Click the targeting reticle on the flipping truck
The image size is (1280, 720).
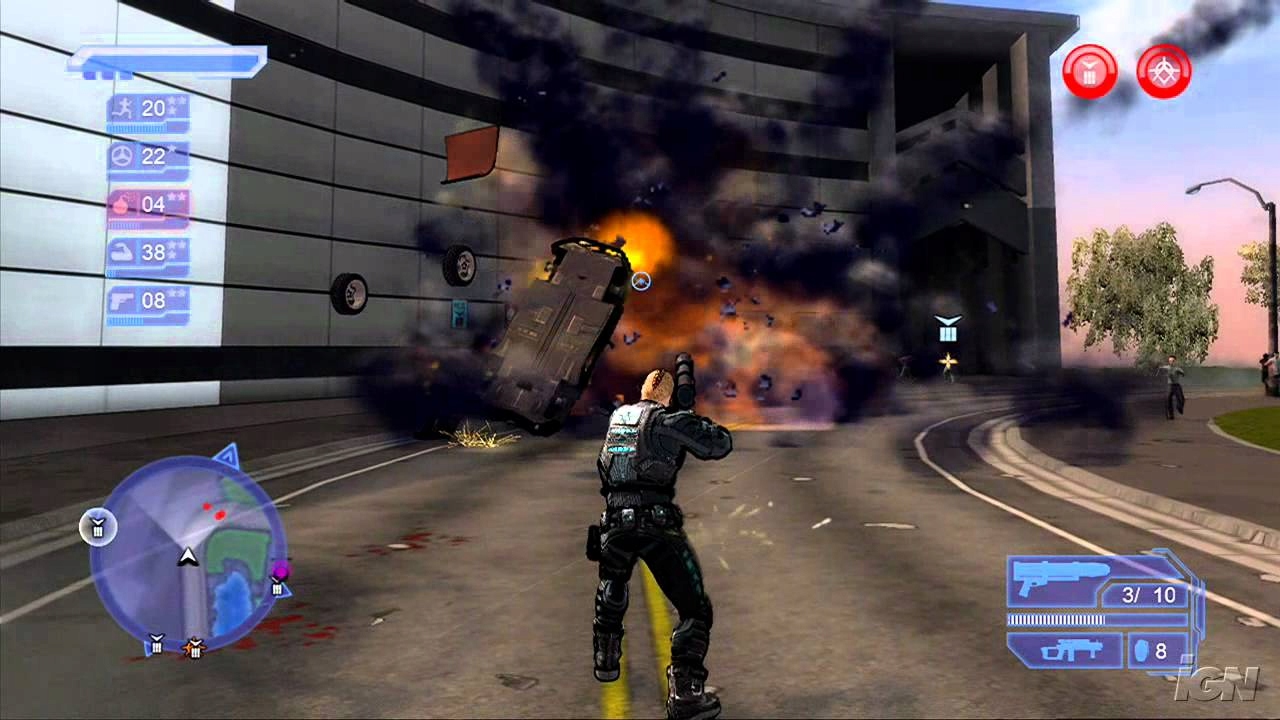click(640, 283)
